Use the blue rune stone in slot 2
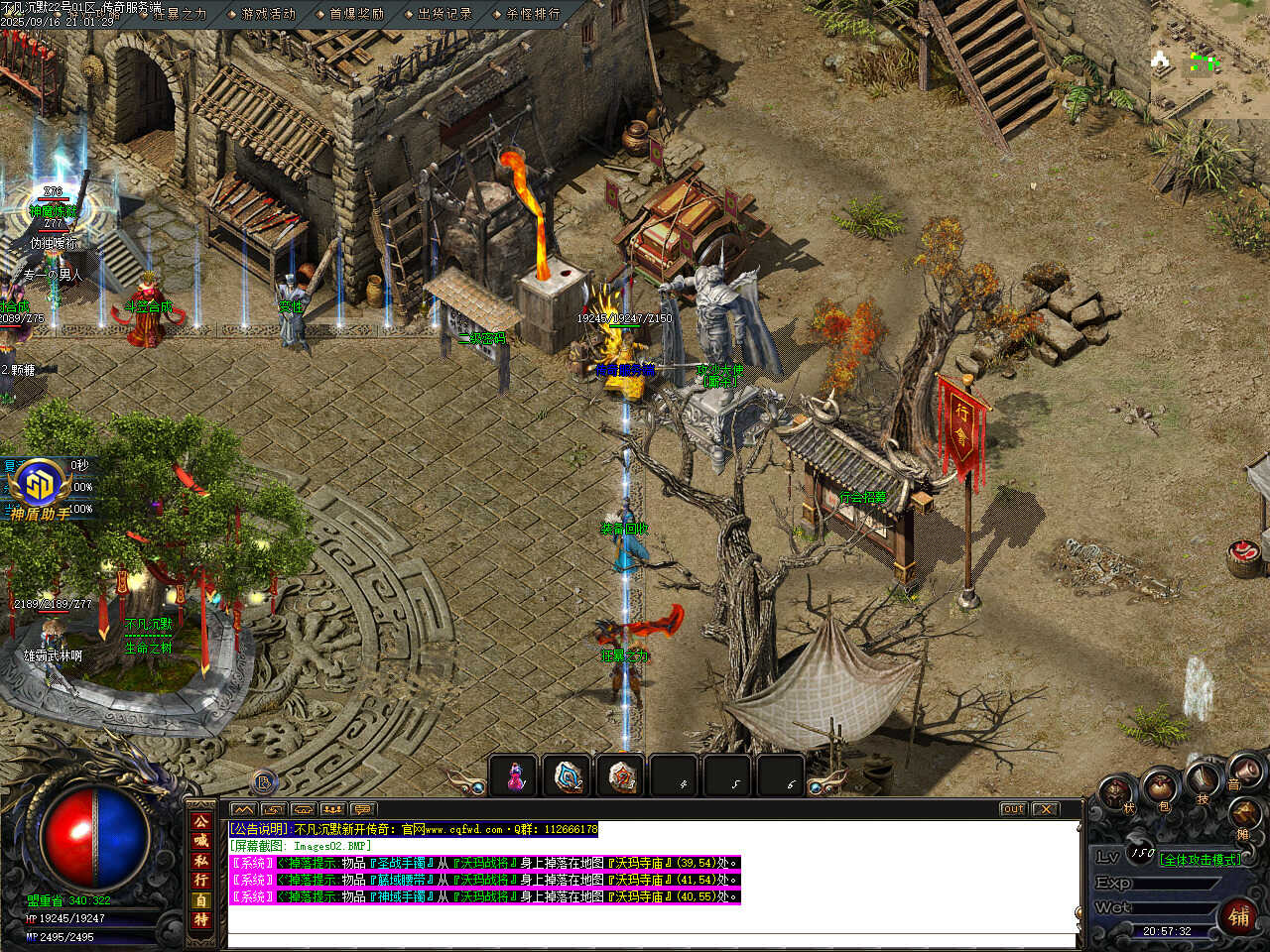This screenshot has height=952, width=1270. (x=569, y=776)
